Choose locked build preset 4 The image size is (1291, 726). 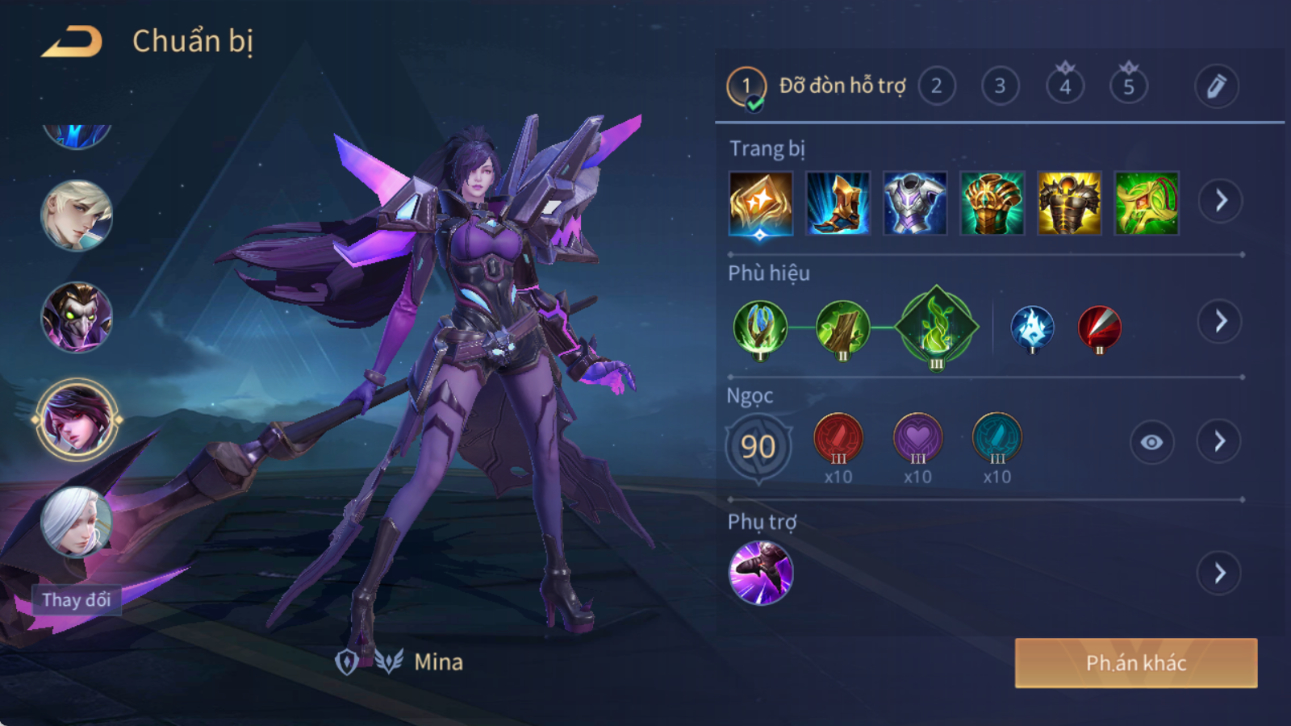pyautogui.click(x=1064, y=87)
